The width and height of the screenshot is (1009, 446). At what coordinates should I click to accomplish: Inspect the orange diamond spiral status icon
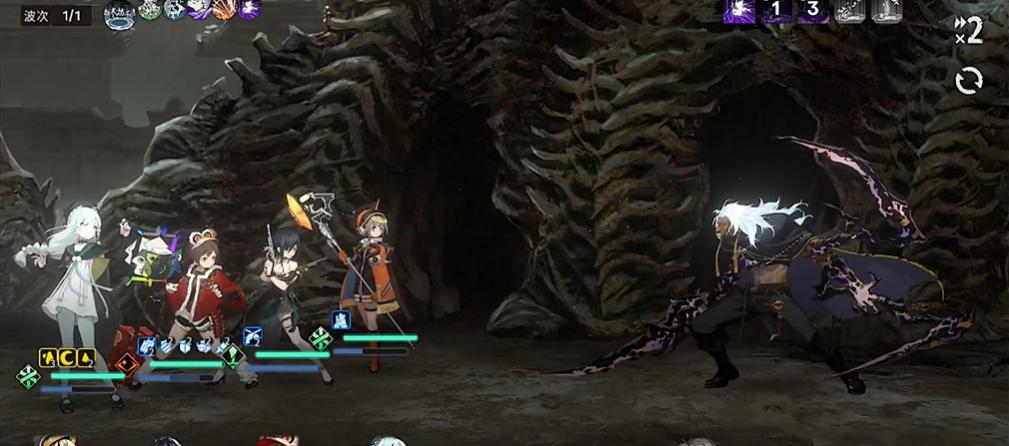(127, 364)
